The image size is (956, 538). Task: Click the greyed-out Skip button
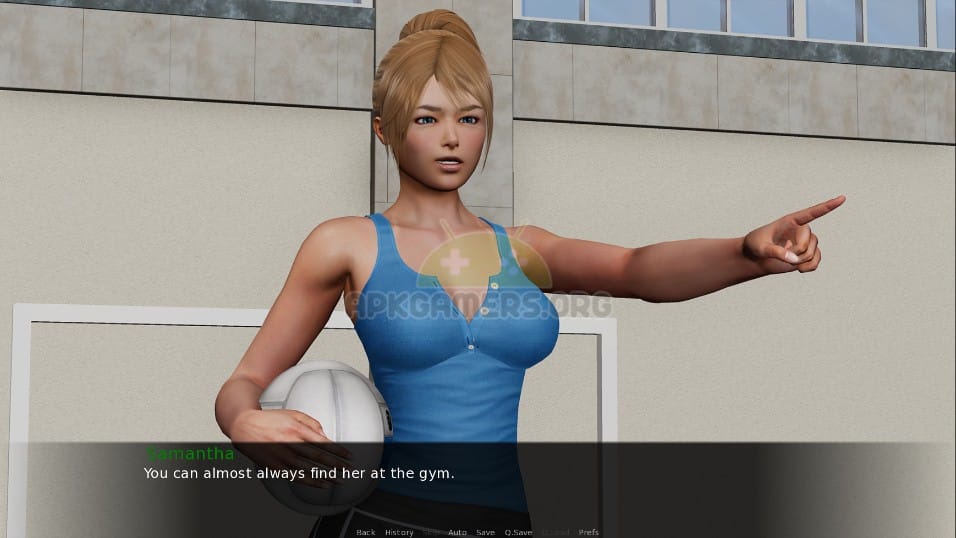coord(431,532)
